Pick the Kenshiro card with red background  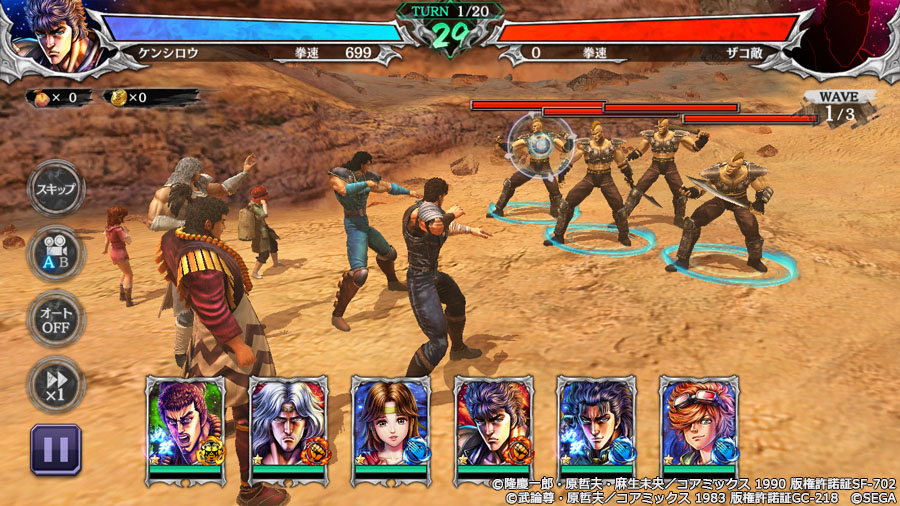point(494,426)
